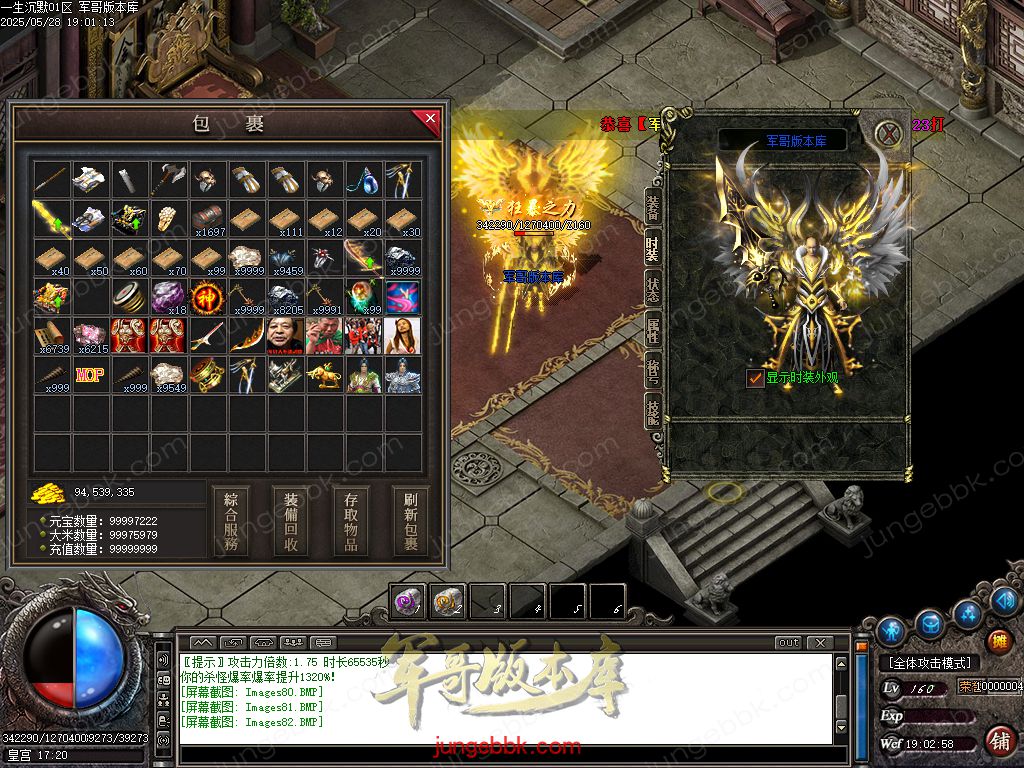
Task: Refresh the bag with 刷新包裹
Action: pos(410,521)
